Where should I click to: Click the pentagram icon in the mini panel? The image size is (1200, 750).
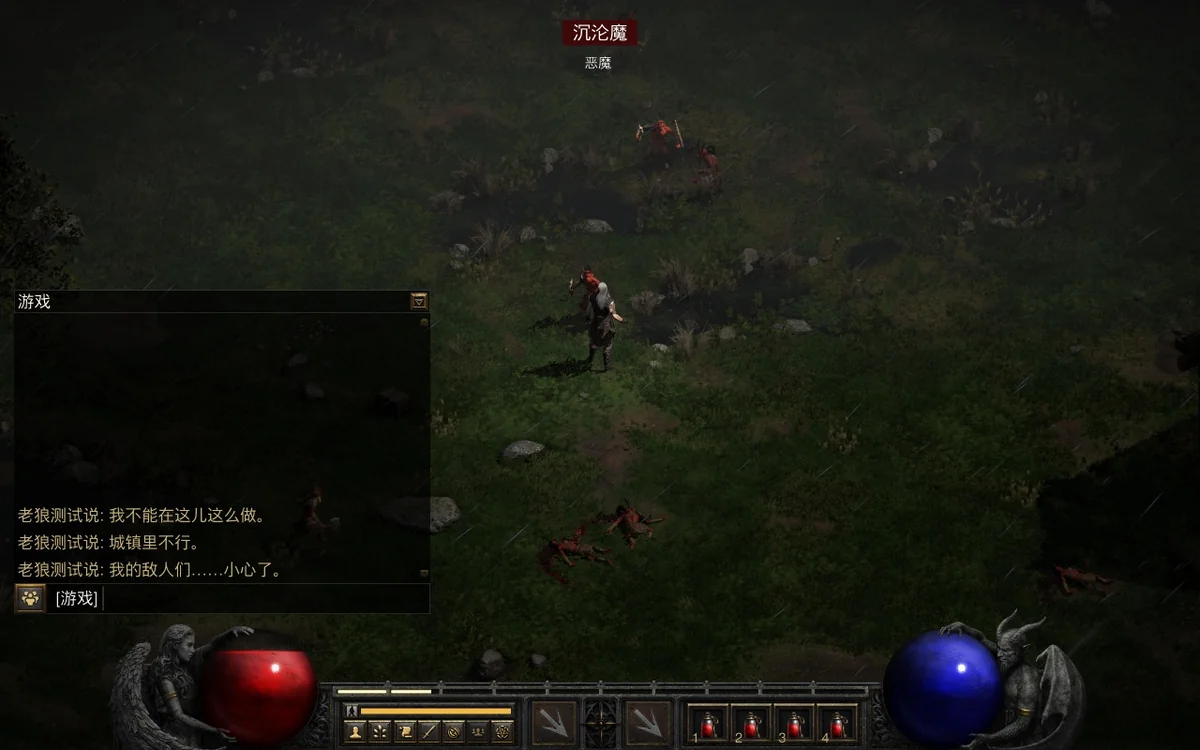point(503,732)
